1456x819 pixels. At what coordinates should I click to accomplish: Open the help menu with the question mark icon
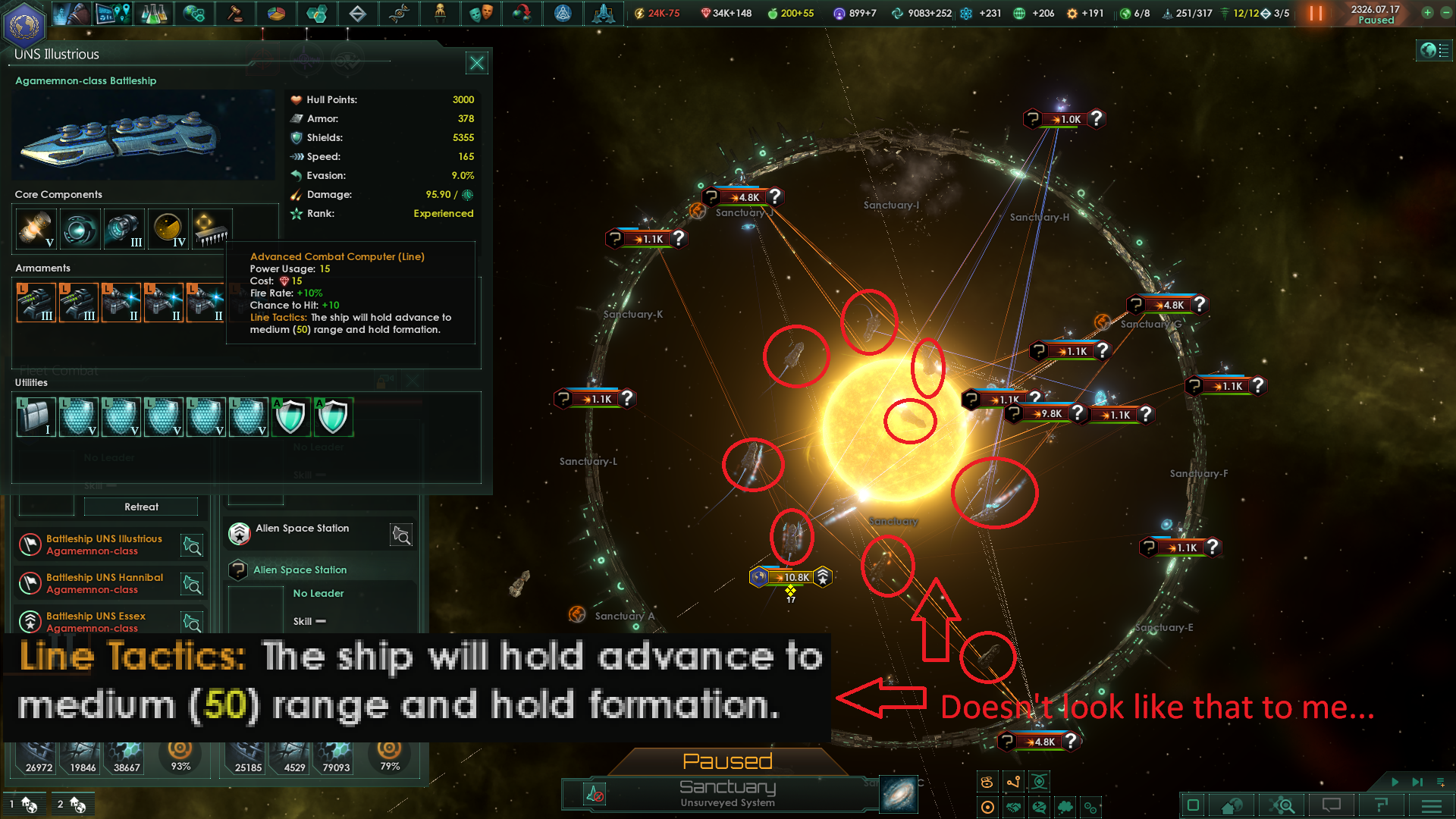click(1380, 805)
